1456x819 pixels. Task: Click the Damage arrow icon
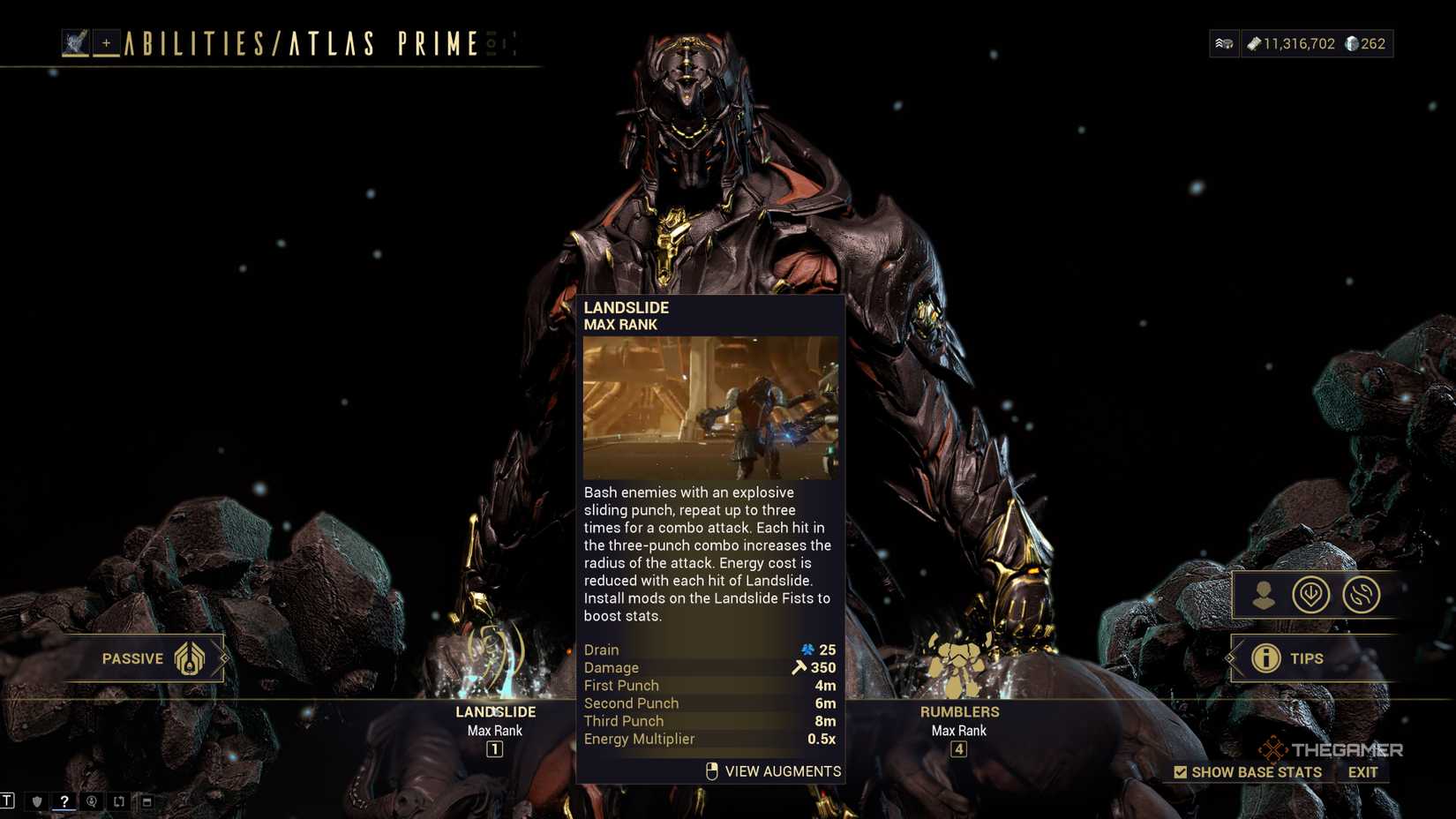pyautogui.click(x=800, y=668)
